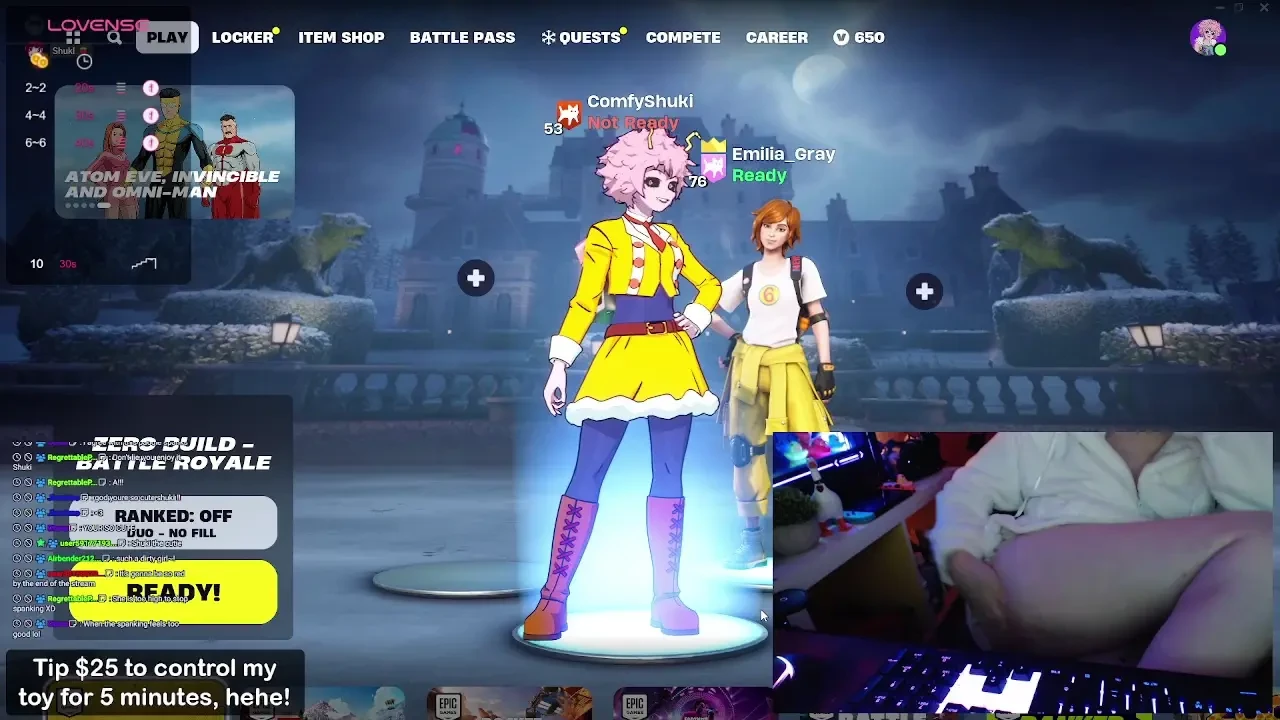Click the PLAY button
The width and height of the screenshot is (1280, 720).
tap(166, 37)
